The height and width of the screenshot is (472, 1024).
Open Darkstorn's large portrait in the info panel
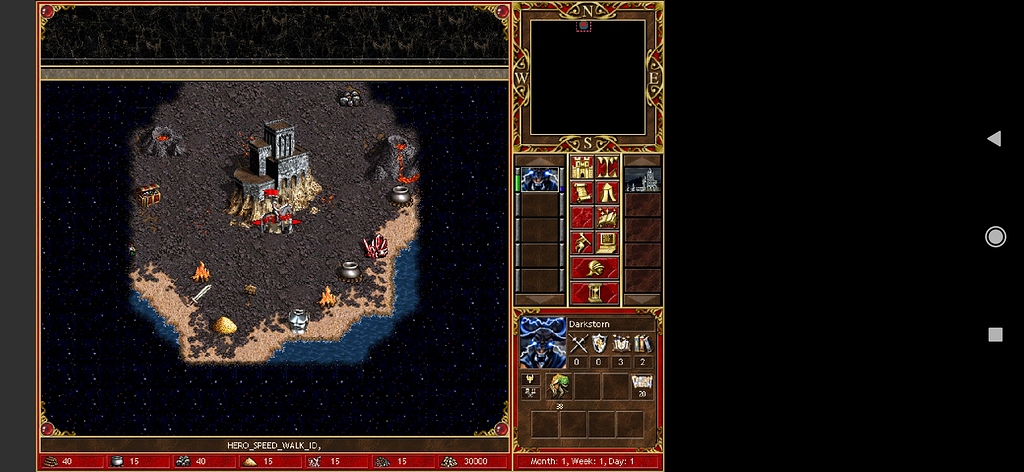(541, 343)
